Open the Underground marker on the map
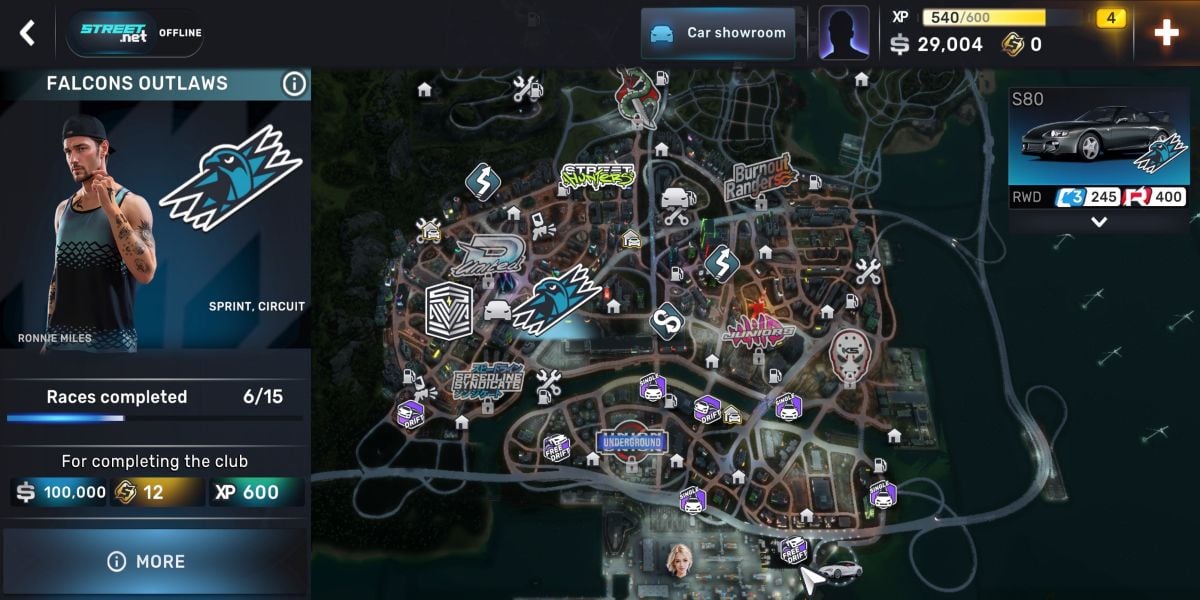The image size is (1200, 600). point(630,442)
